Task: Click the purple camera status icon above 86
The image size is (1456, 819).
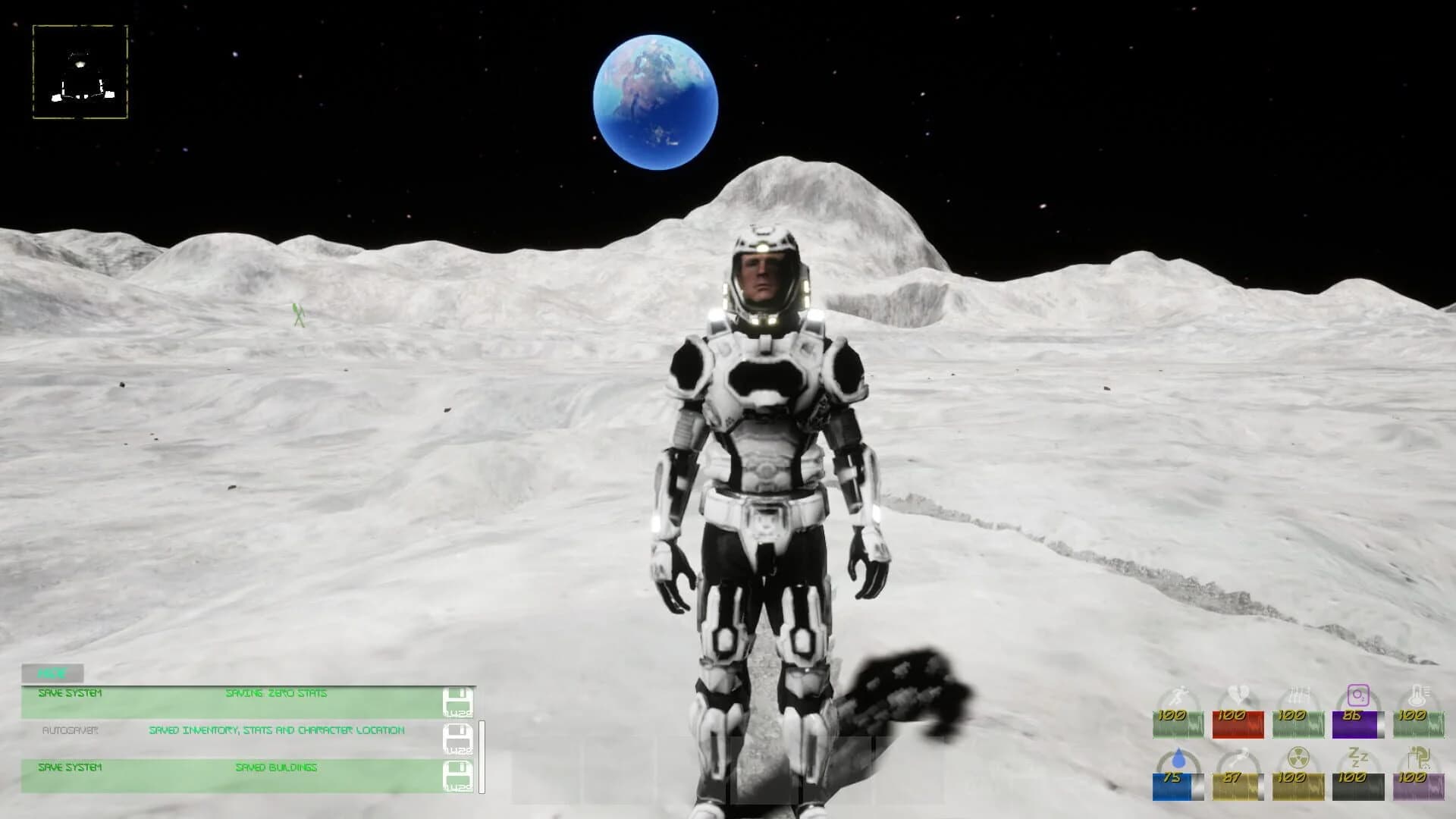Action: [x=1358, y=694]
